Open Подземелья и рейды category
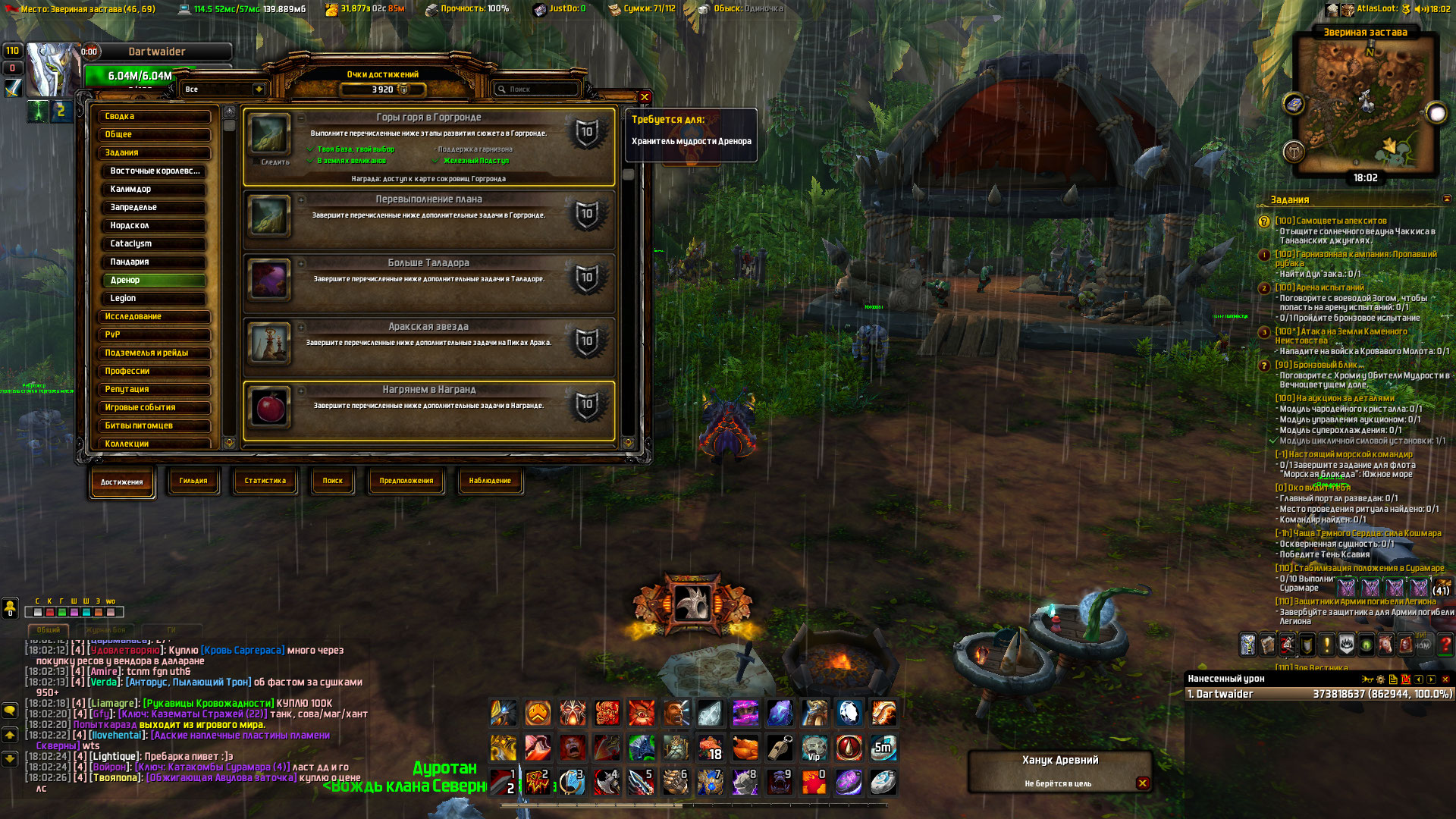 (154, 353)
